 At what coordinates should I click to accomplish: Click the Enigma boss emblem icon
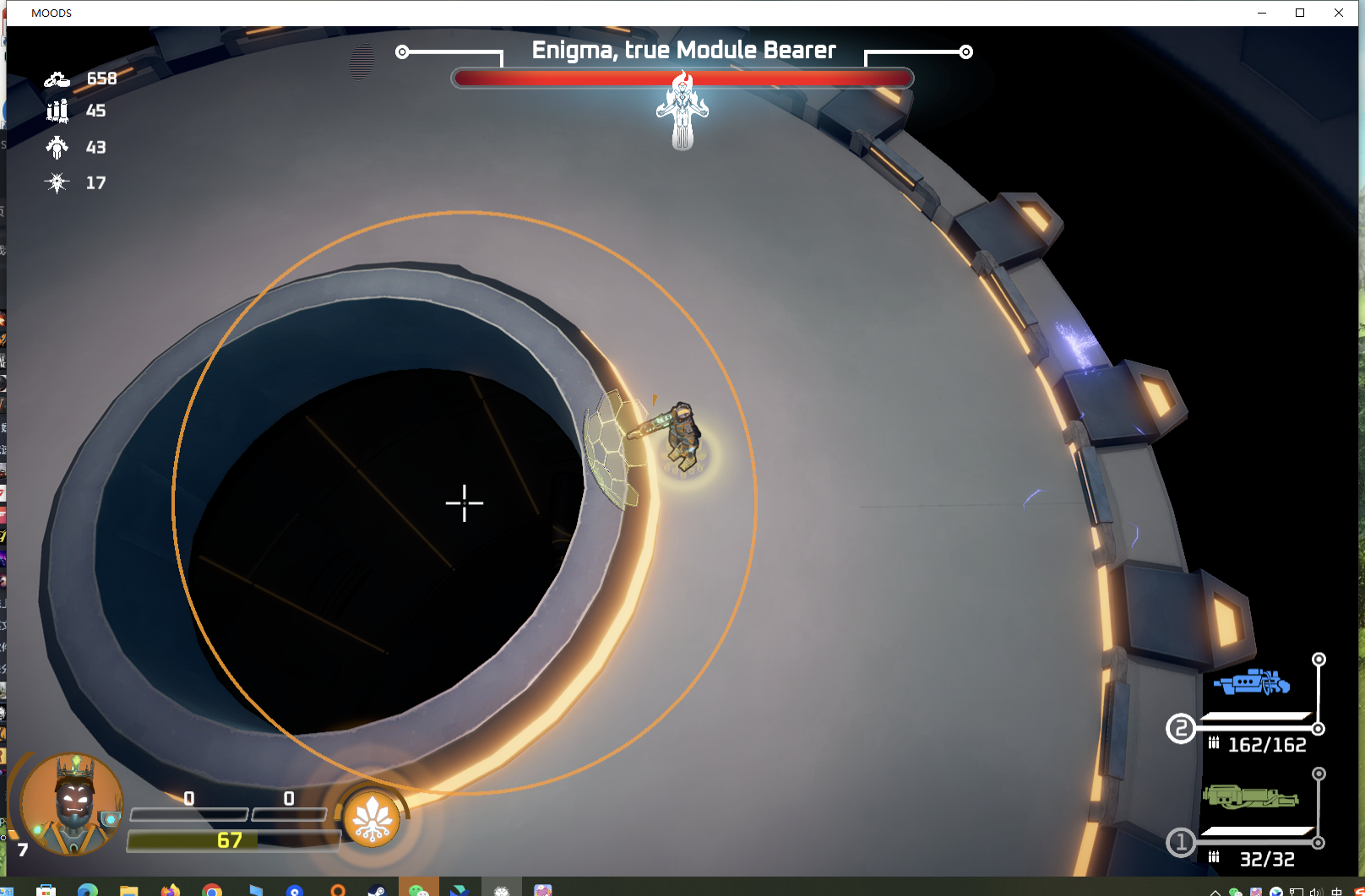pyautogui.click(x=682, y=111)
